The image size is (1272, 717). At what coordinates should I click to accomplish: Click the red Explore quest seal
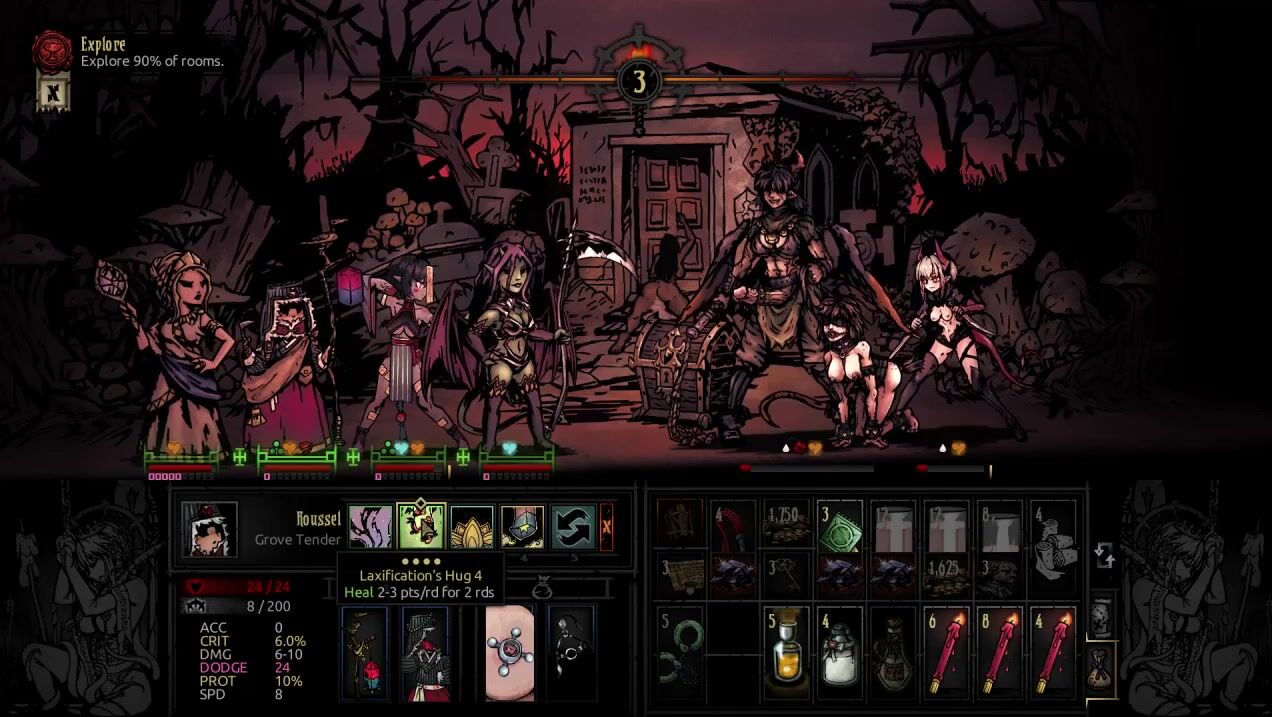tap(52, 49)
